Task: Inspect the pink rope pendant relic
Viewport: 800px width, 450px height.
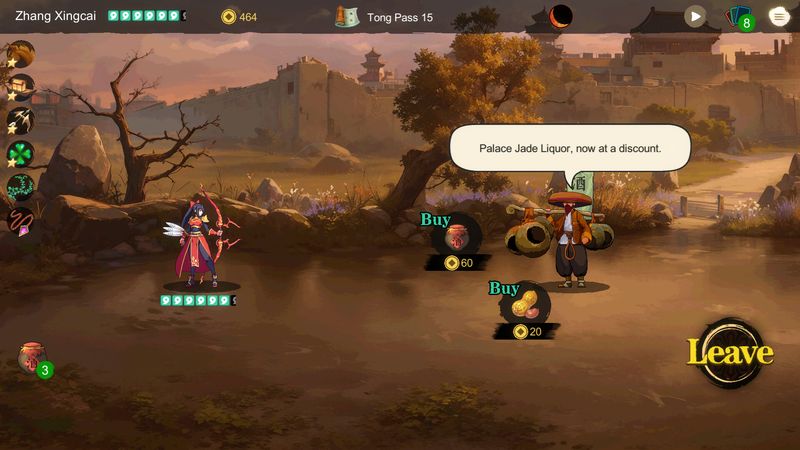Action: click(x=20, y=220)
